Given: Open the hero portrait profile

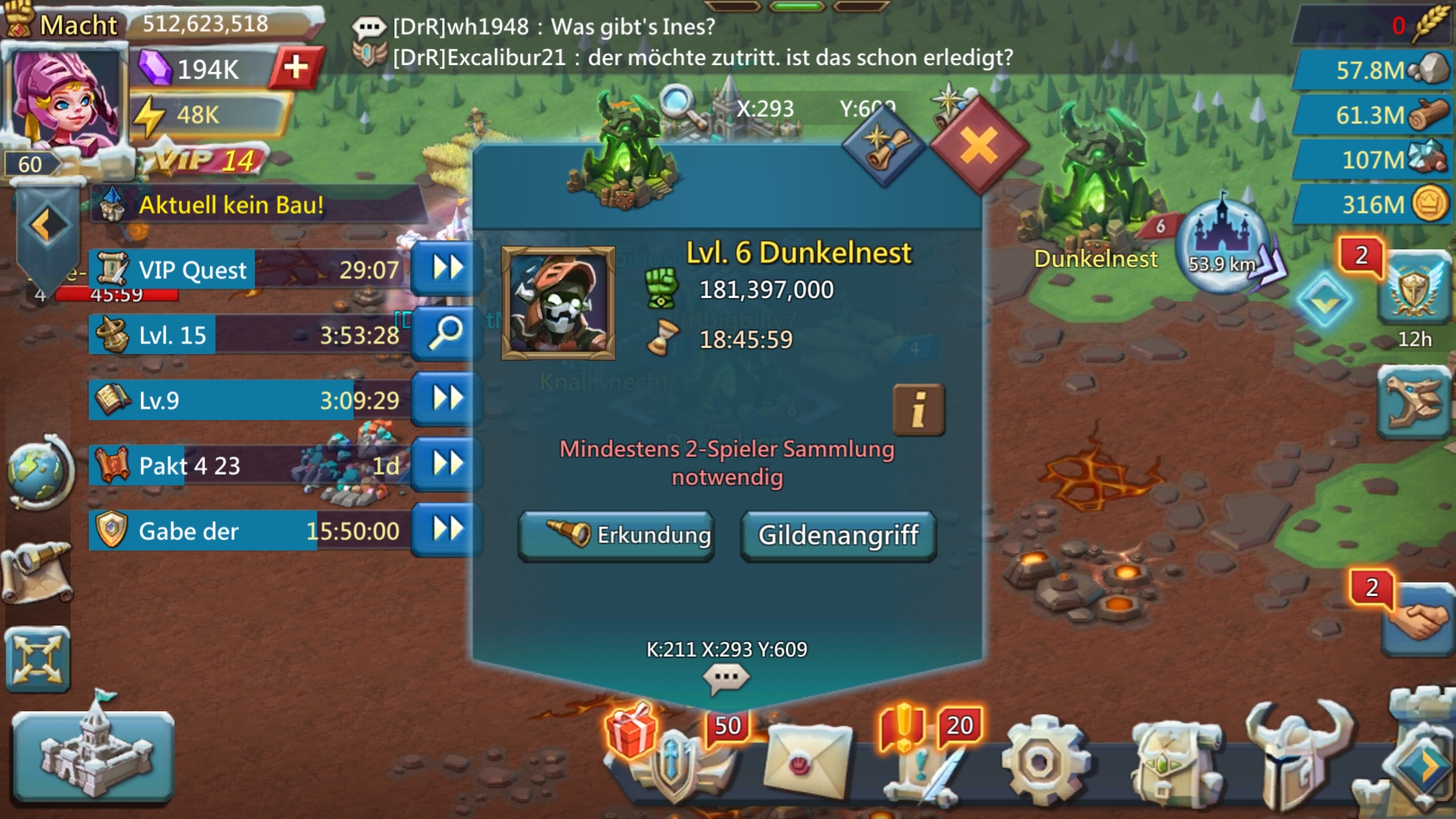Looking at the screenshot, I should pyautogui.click(x=64, y=99).
